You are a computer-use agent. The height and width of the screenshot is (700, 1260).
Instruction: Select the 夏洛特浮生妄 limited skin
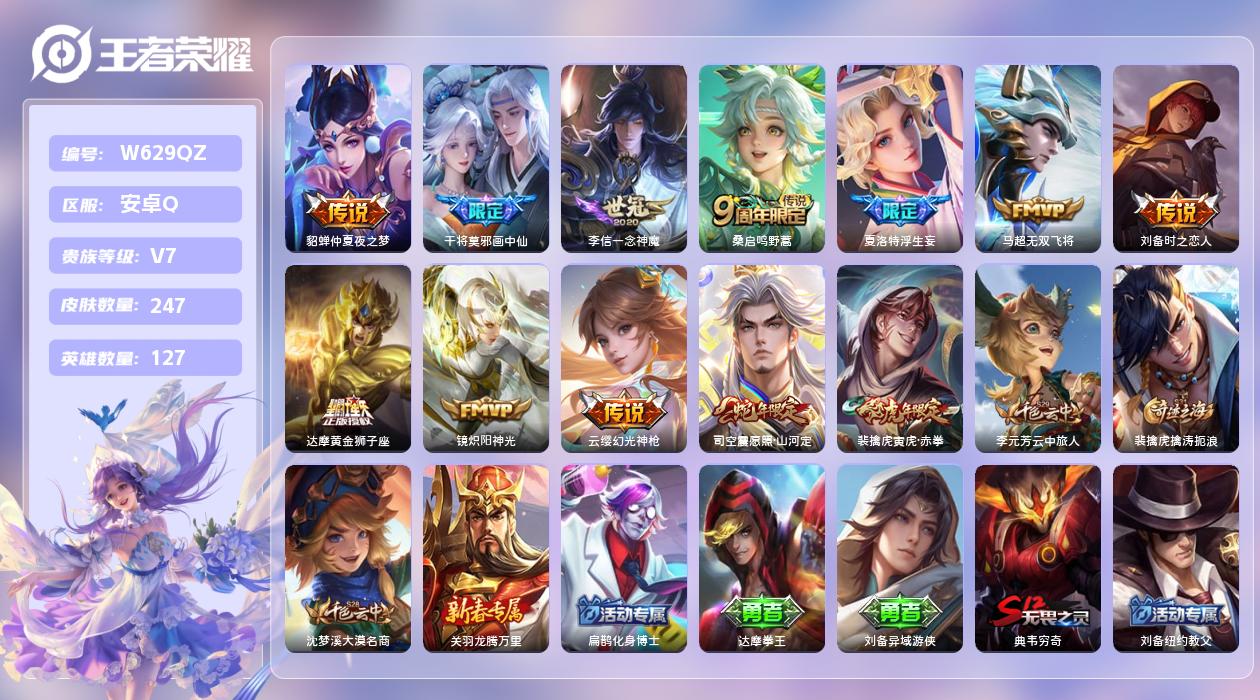900,158
